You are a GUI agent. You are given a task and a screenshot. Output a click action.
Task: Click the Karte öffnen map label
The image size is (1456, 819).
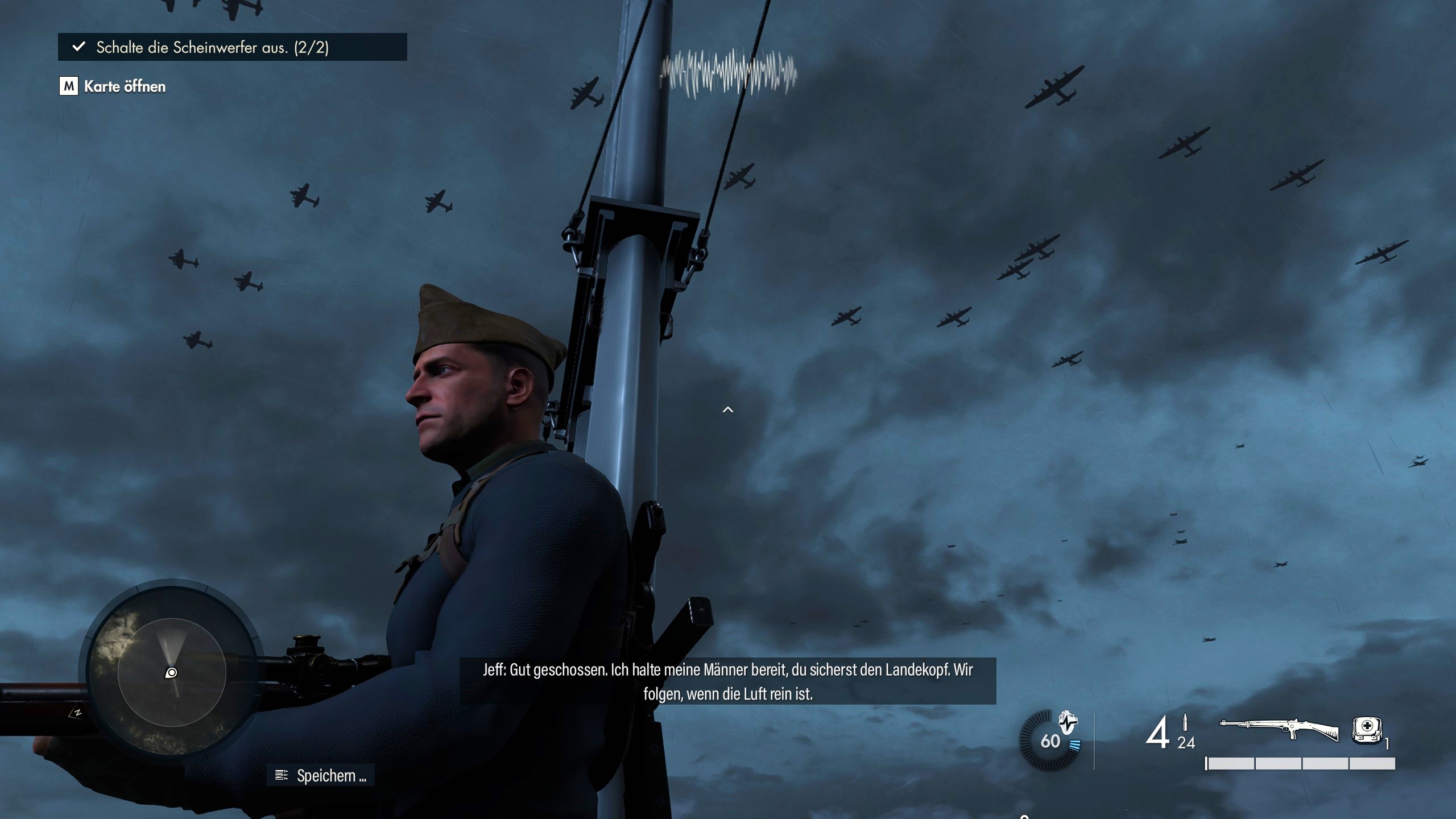tap(125, 86)
